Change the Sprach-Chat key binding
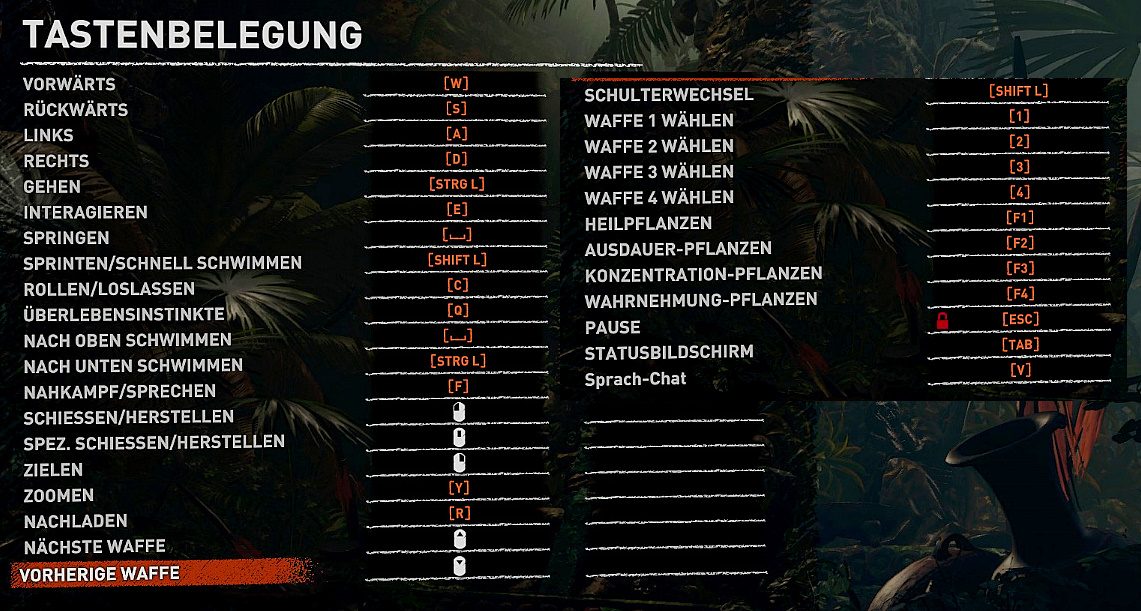1141x611 pixels. 1020,371
